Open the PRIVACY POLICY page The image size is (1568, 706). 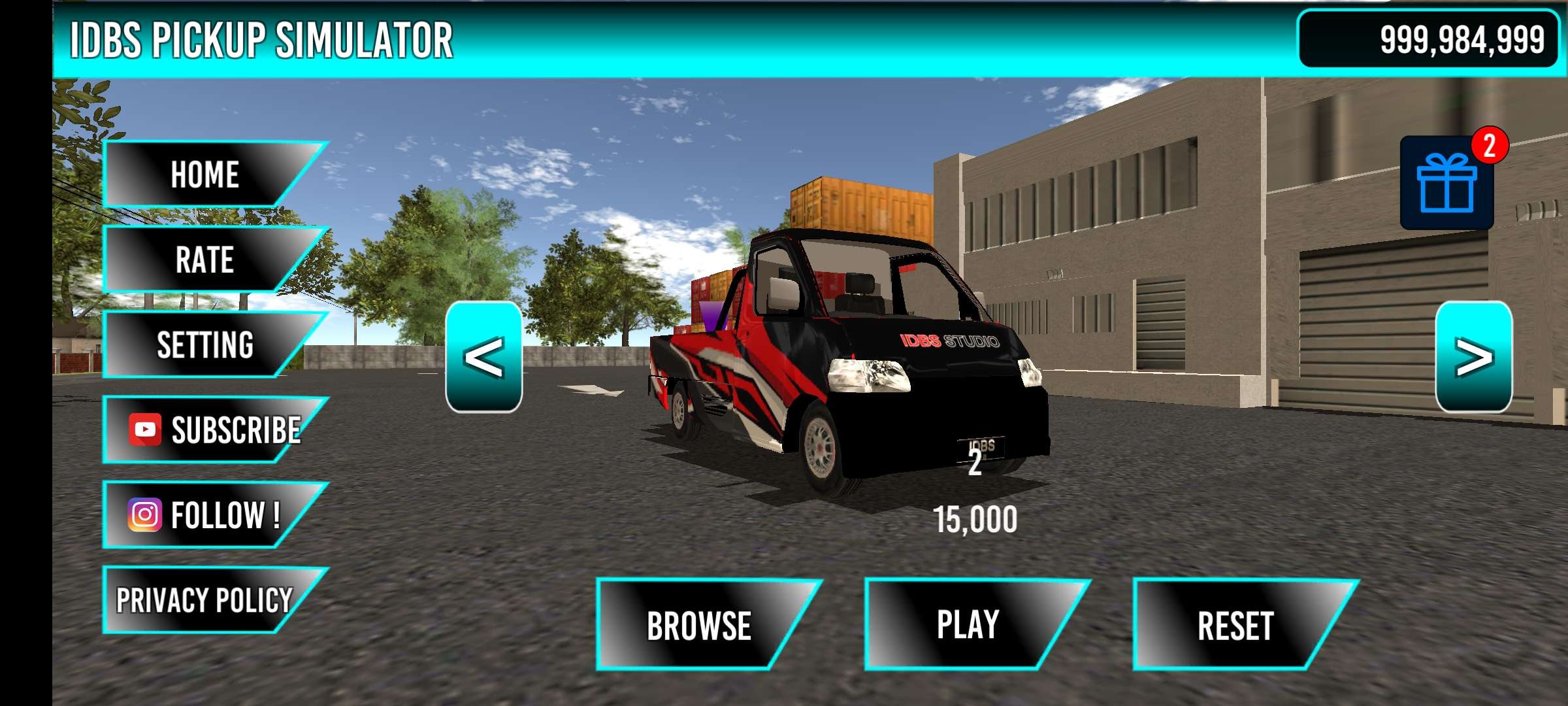(204, 599)
